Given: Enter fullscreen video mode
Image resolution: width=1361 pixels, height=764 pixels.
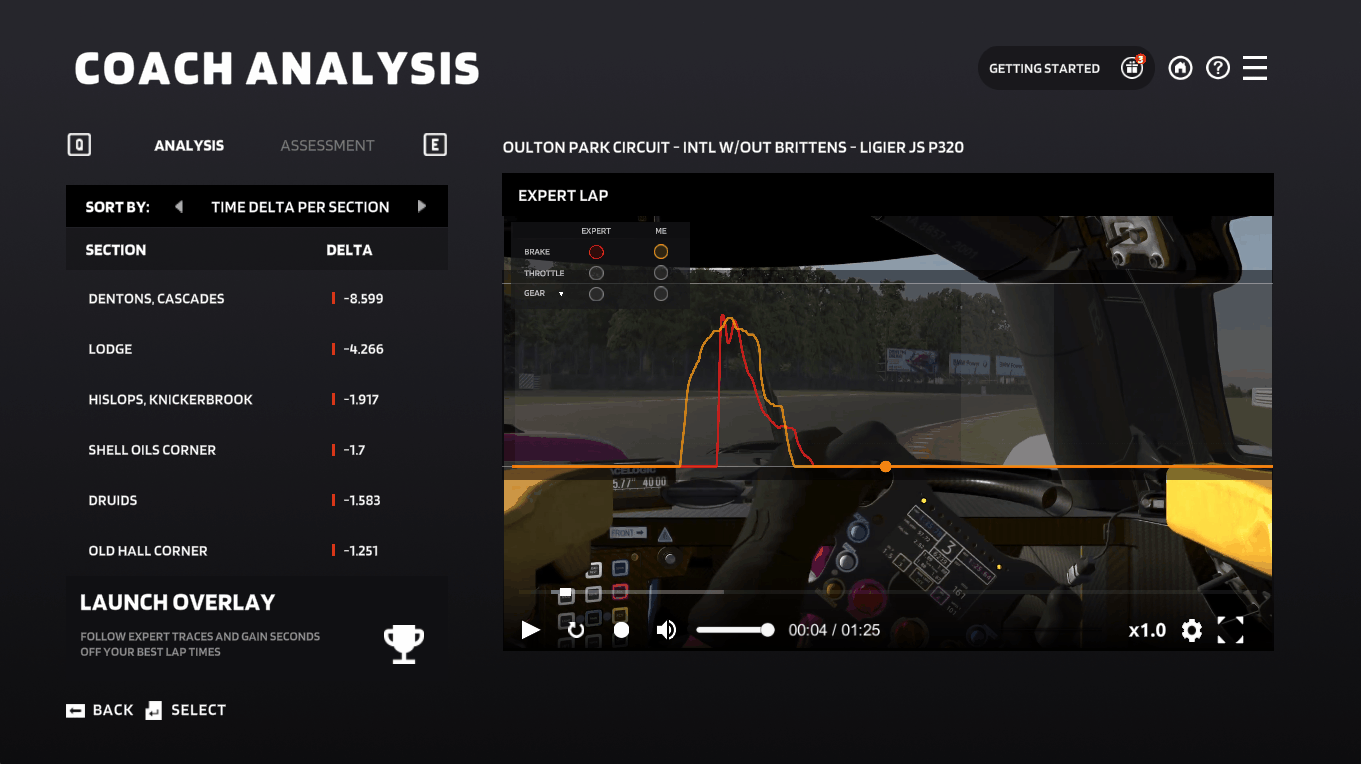Looking at the screenshot, I should click(x=1231, y=630).
